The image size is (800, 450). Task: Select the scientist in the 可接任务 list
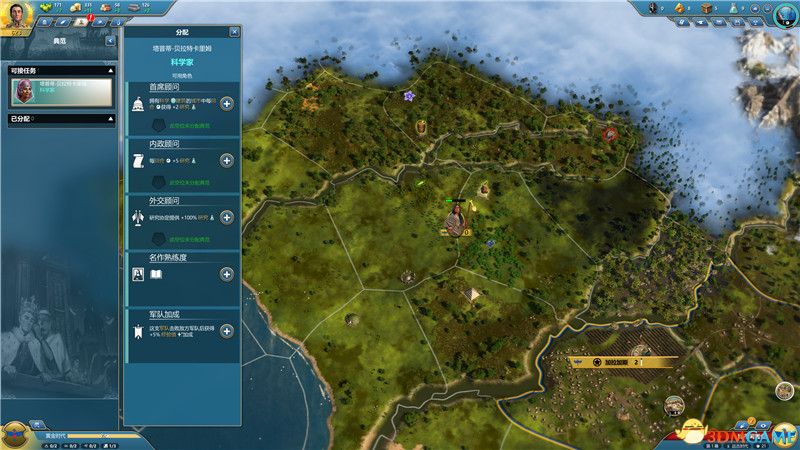62,91
